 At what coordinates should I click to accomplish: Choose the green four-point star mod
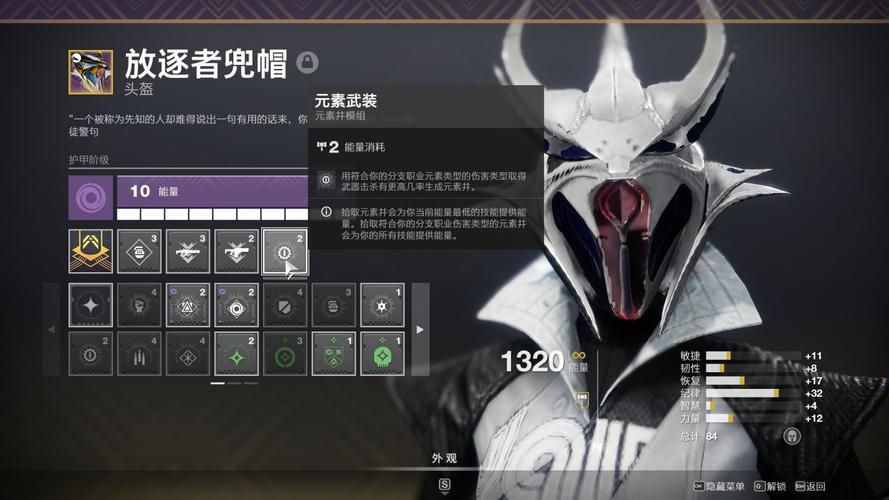pos(236,353)
